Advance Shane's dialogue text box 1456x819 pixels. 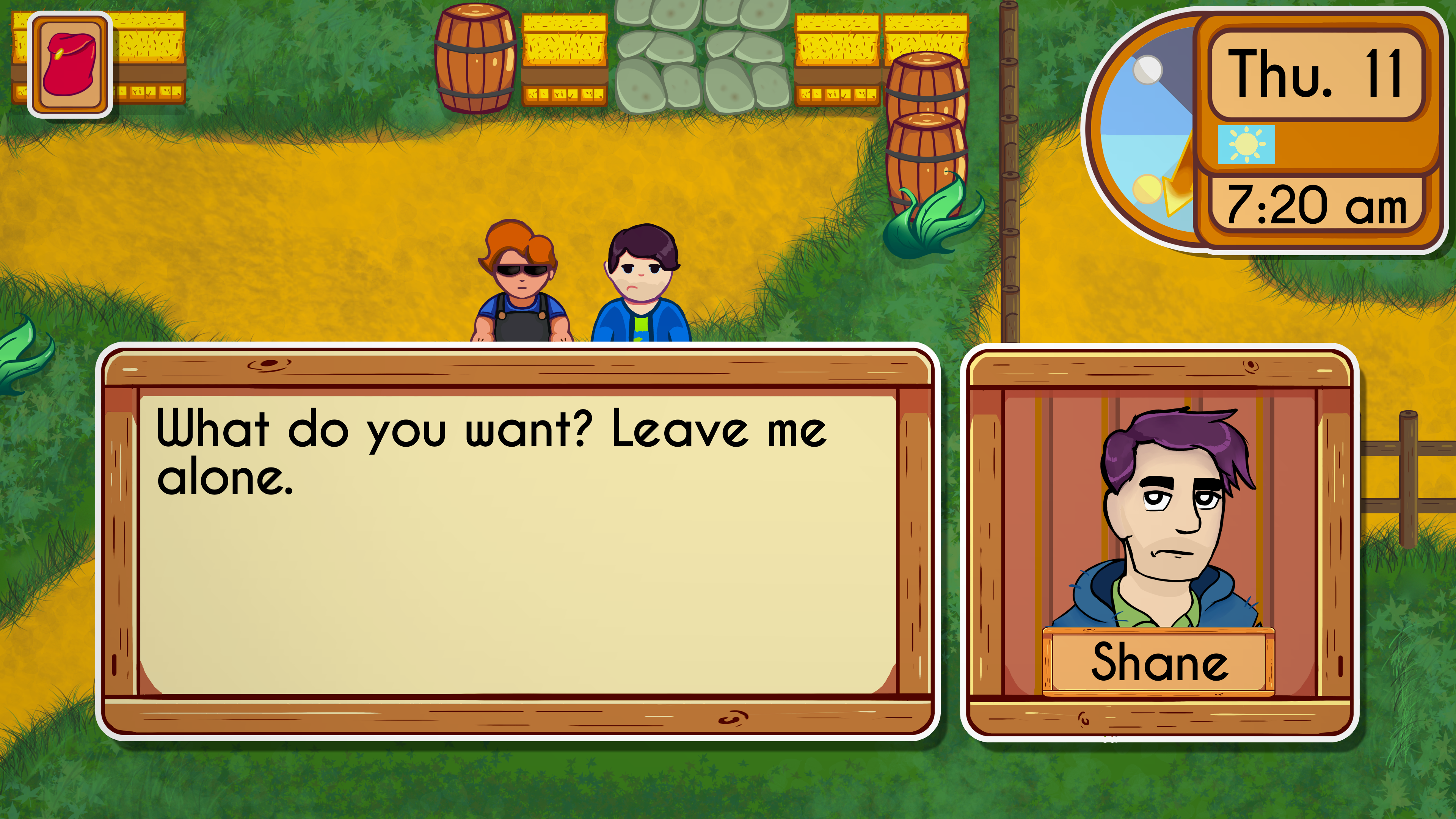517,543
